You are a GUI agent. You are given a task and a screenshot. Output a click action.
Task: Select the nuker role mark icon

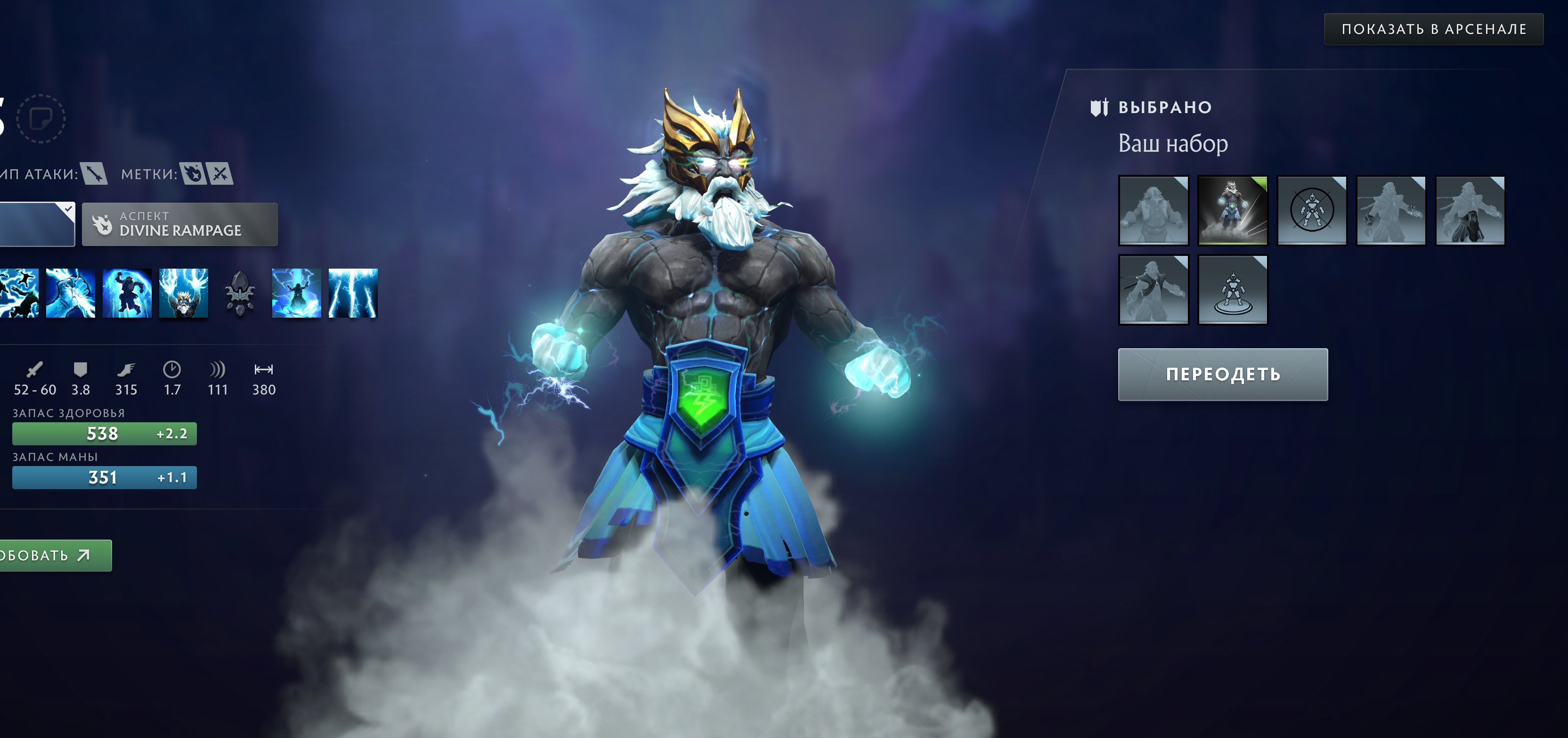194,173
